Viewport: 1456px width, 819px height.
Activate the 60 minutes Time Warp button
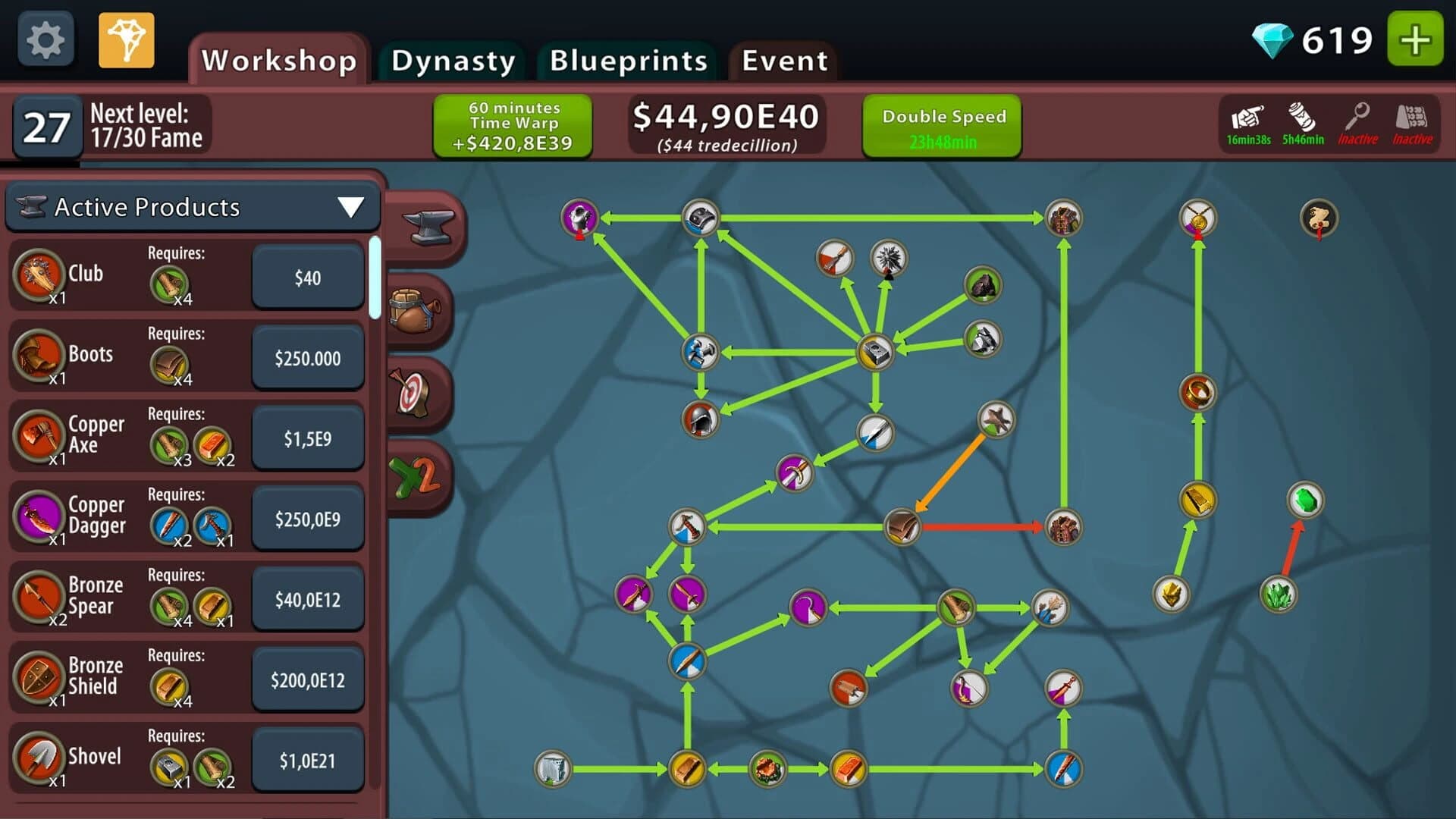coord(512,124)
